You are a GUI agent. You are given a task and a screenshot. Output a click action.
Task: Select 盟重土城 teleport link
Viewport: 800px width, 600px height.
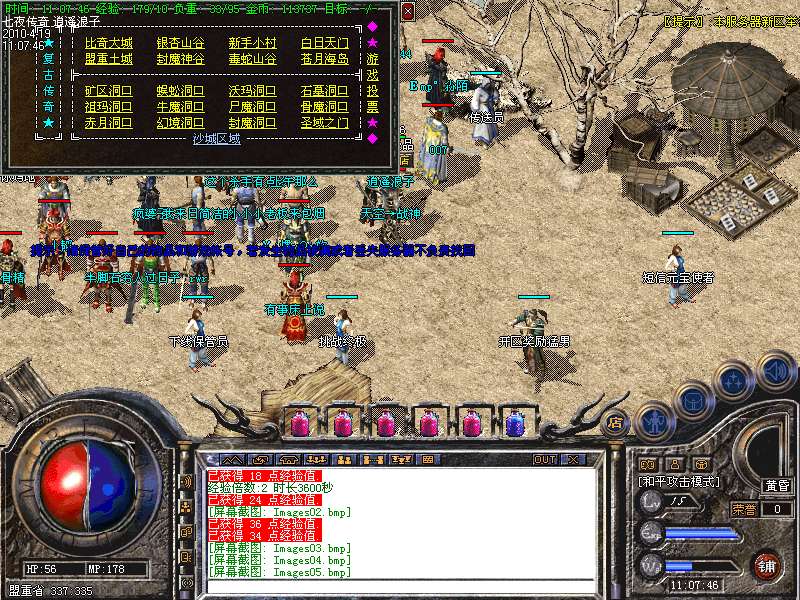click(x=108, y=59)
